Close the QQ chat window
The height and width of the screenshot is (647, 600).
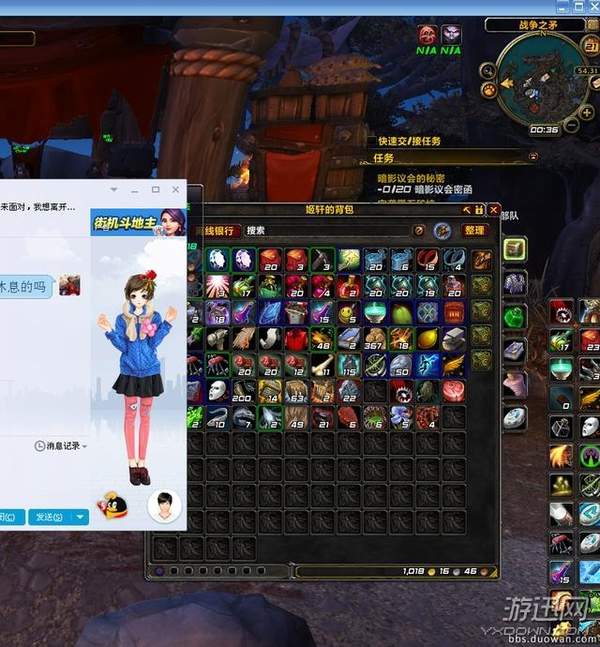(x=176, y=189)
